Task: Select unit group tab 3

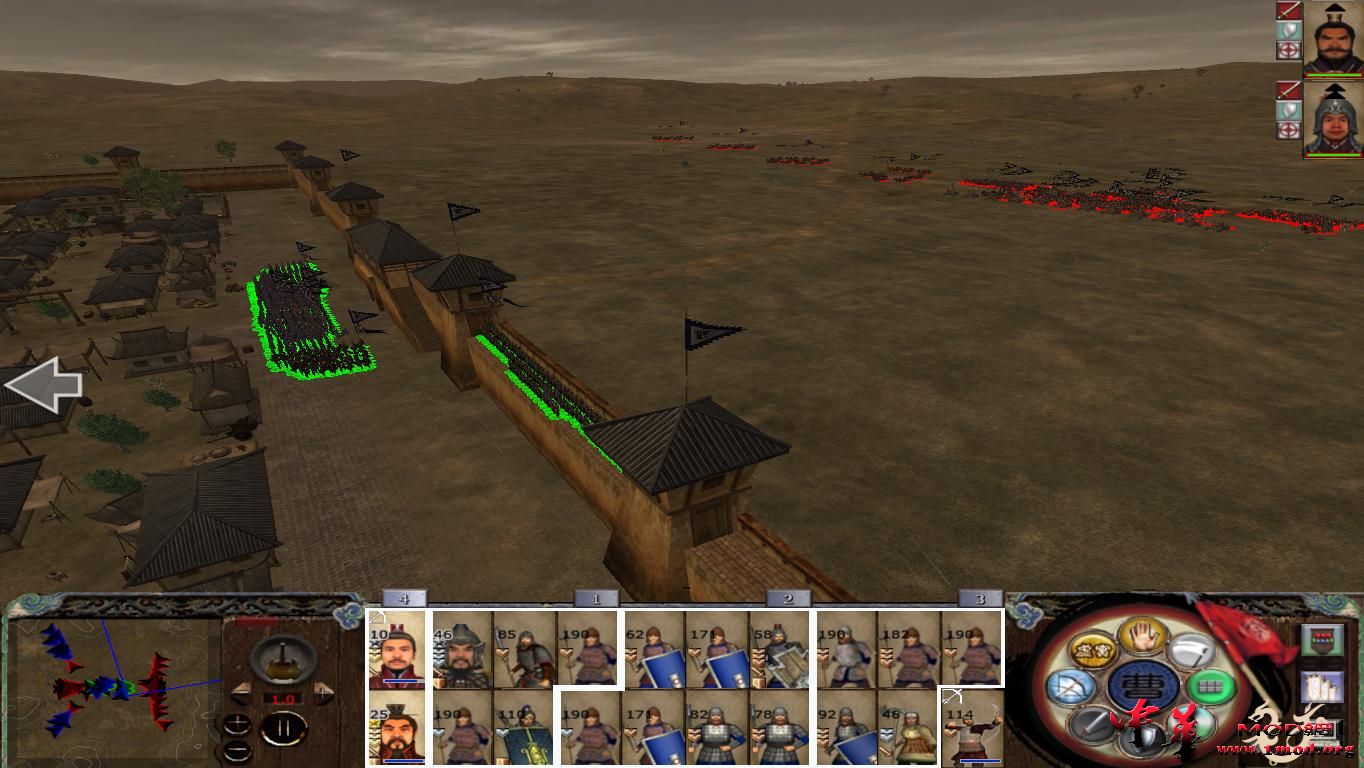Action: [981, 598]
